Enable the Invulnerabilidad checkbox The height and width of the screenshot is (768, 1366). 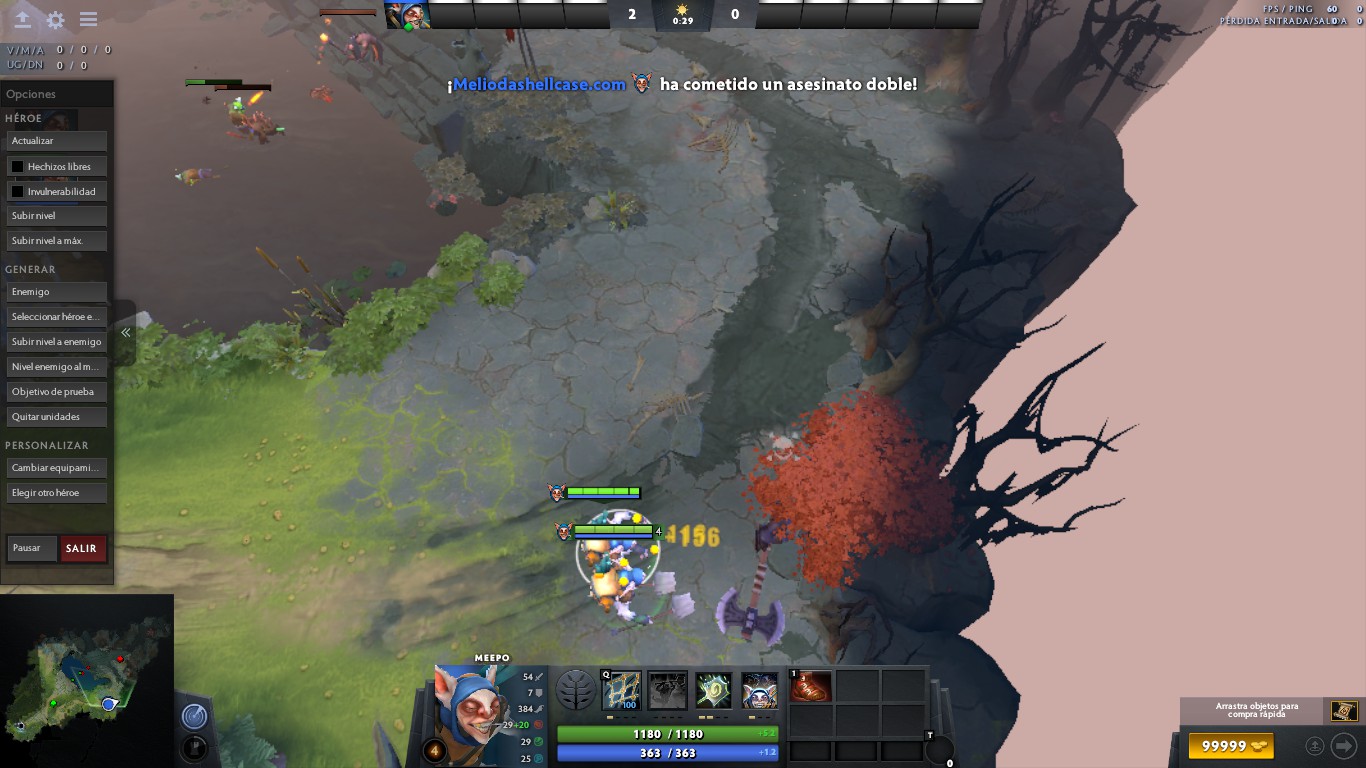pyautogui.click(x=18, y=191)
